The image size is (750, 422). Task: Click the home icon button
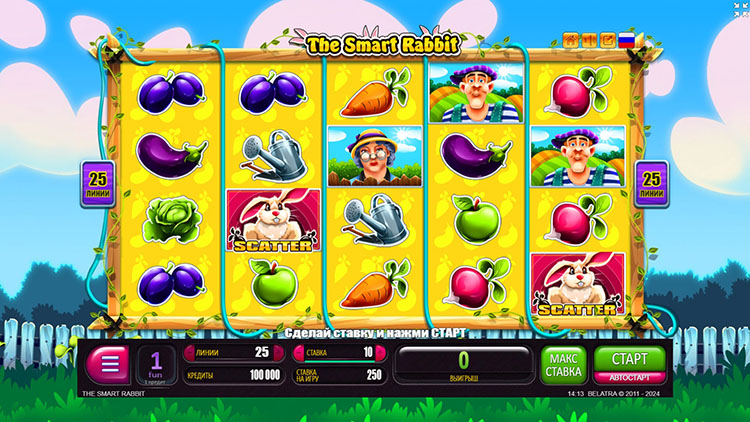571,40
